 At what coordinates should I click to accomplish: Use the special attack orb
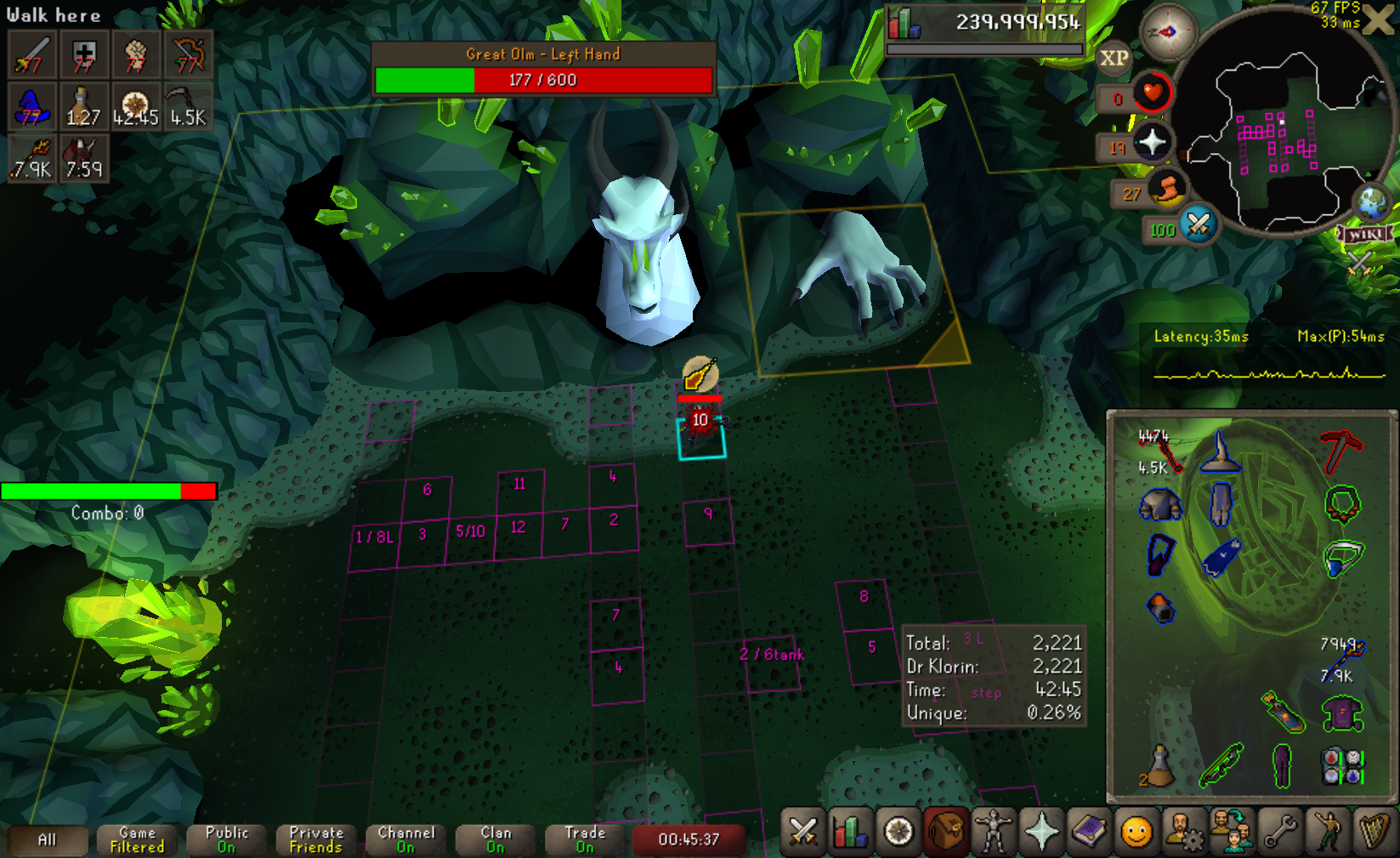(1199, 224)
